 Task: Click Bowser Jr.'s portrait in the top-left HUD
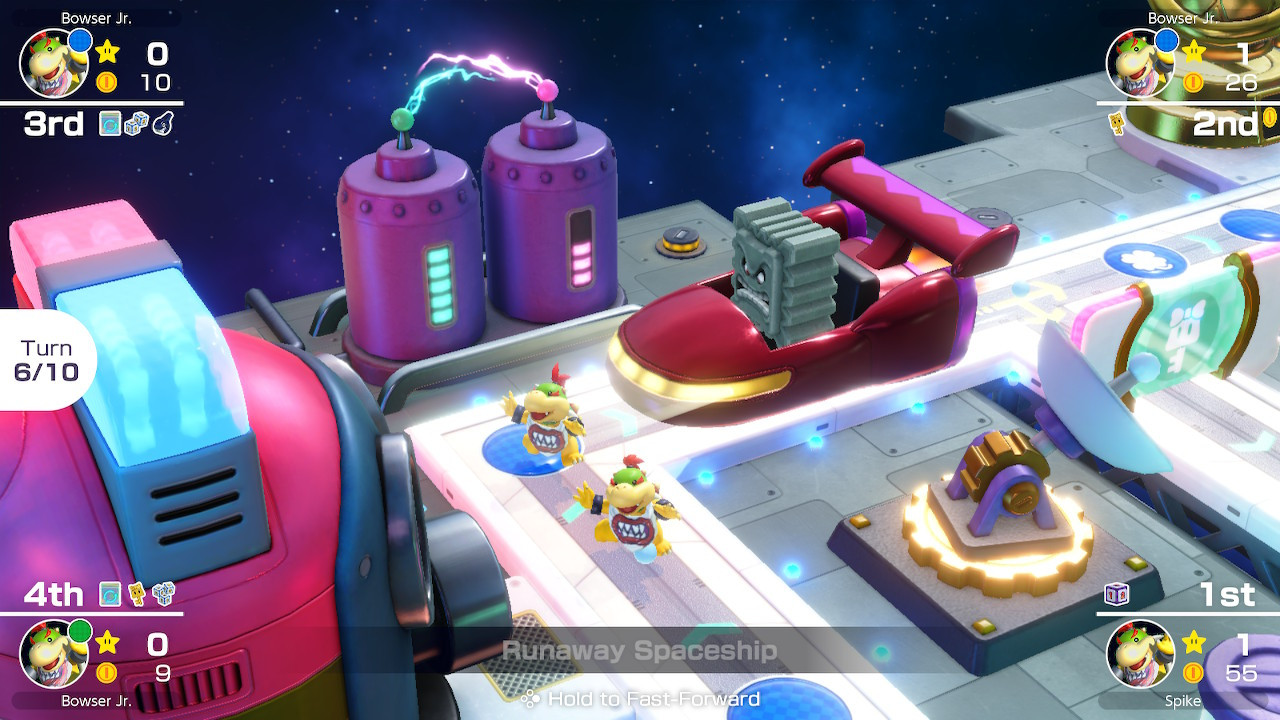(55, 64)
